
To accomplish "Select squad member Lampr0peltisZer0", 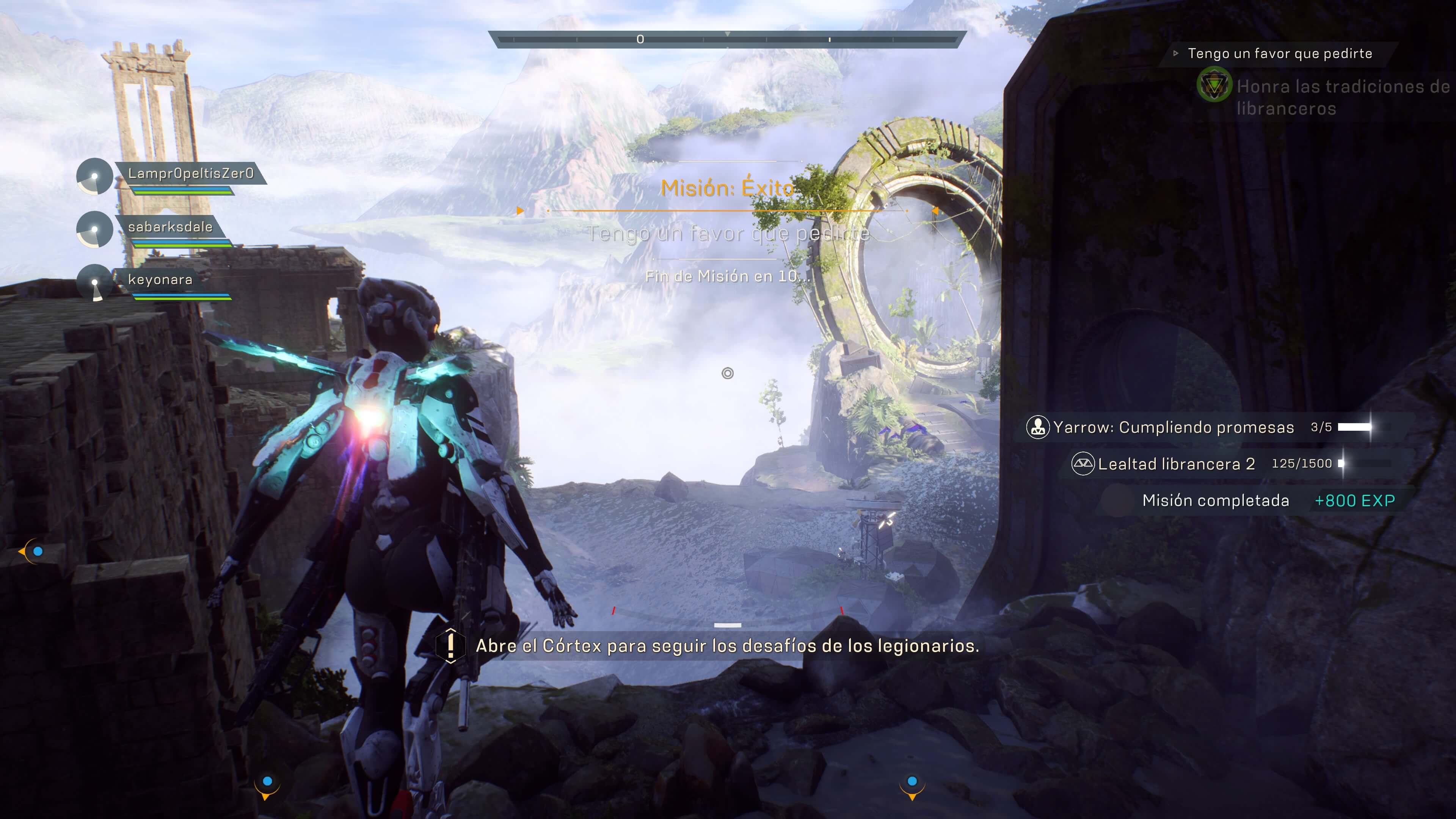I will pos(190,174).
